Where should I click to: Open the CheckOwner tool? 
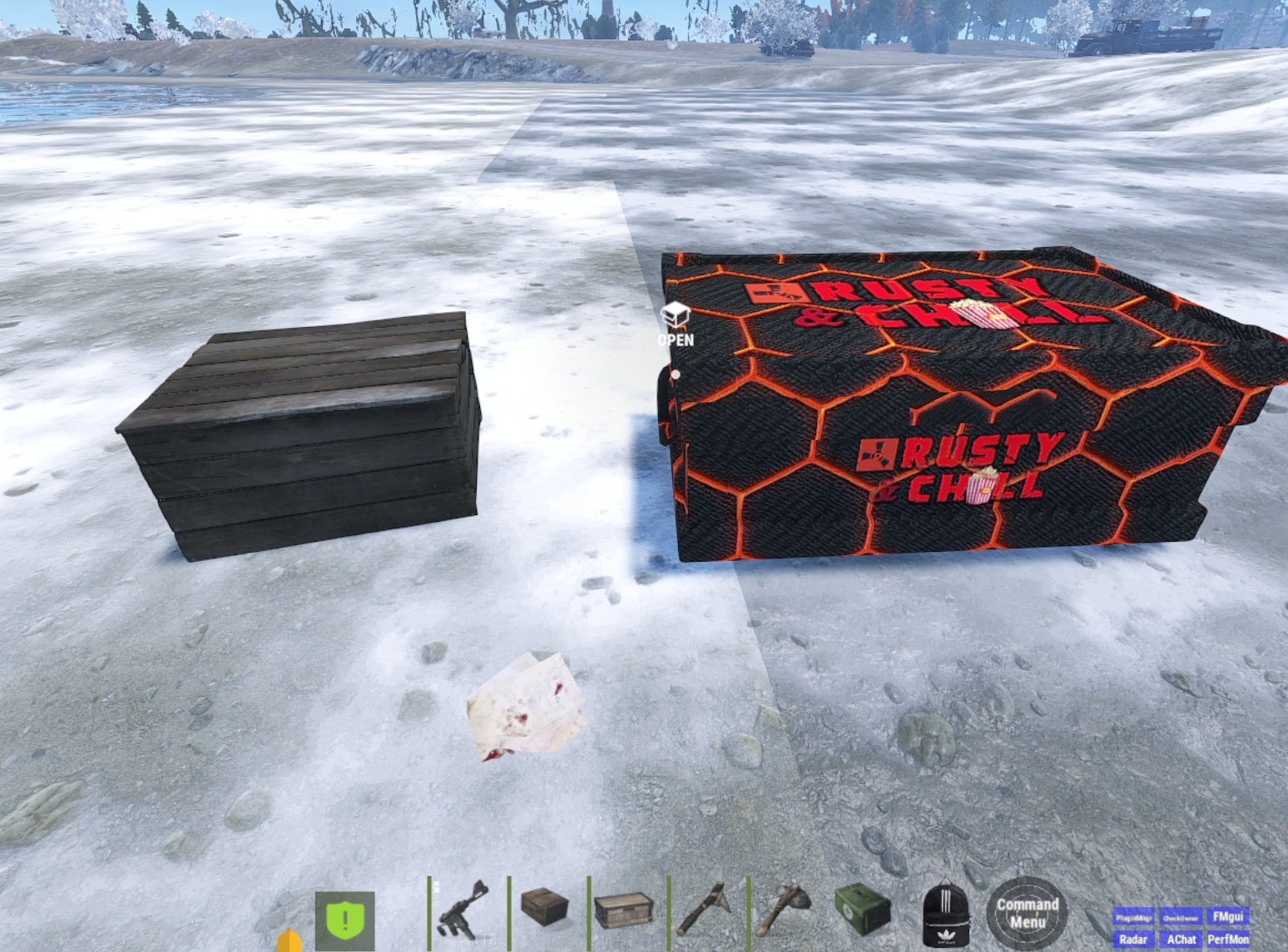pyautogui.click(x=1180, y=917)
